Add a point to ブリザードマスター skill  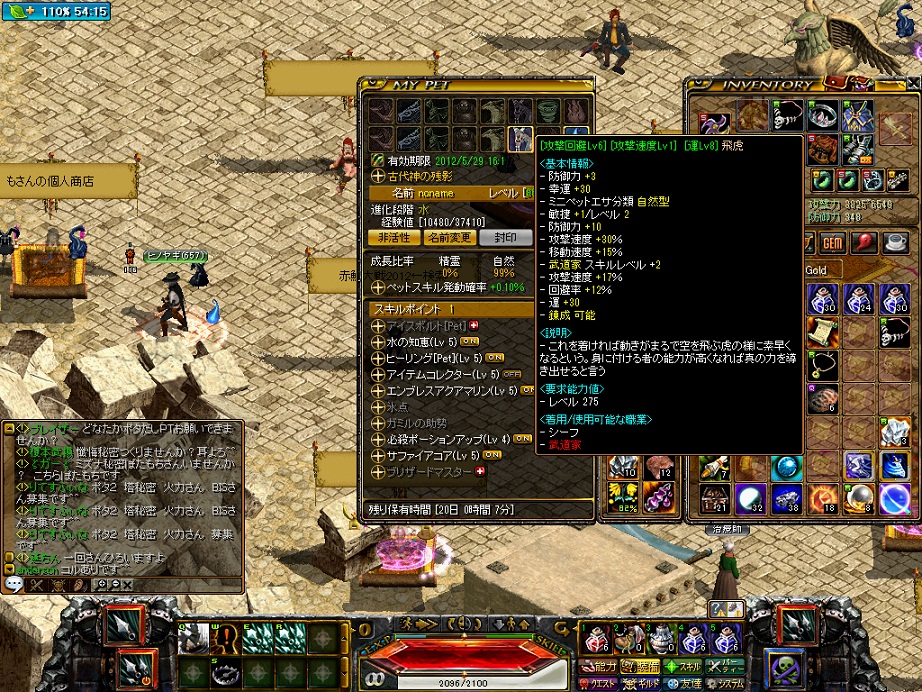[x=478, y=471]
